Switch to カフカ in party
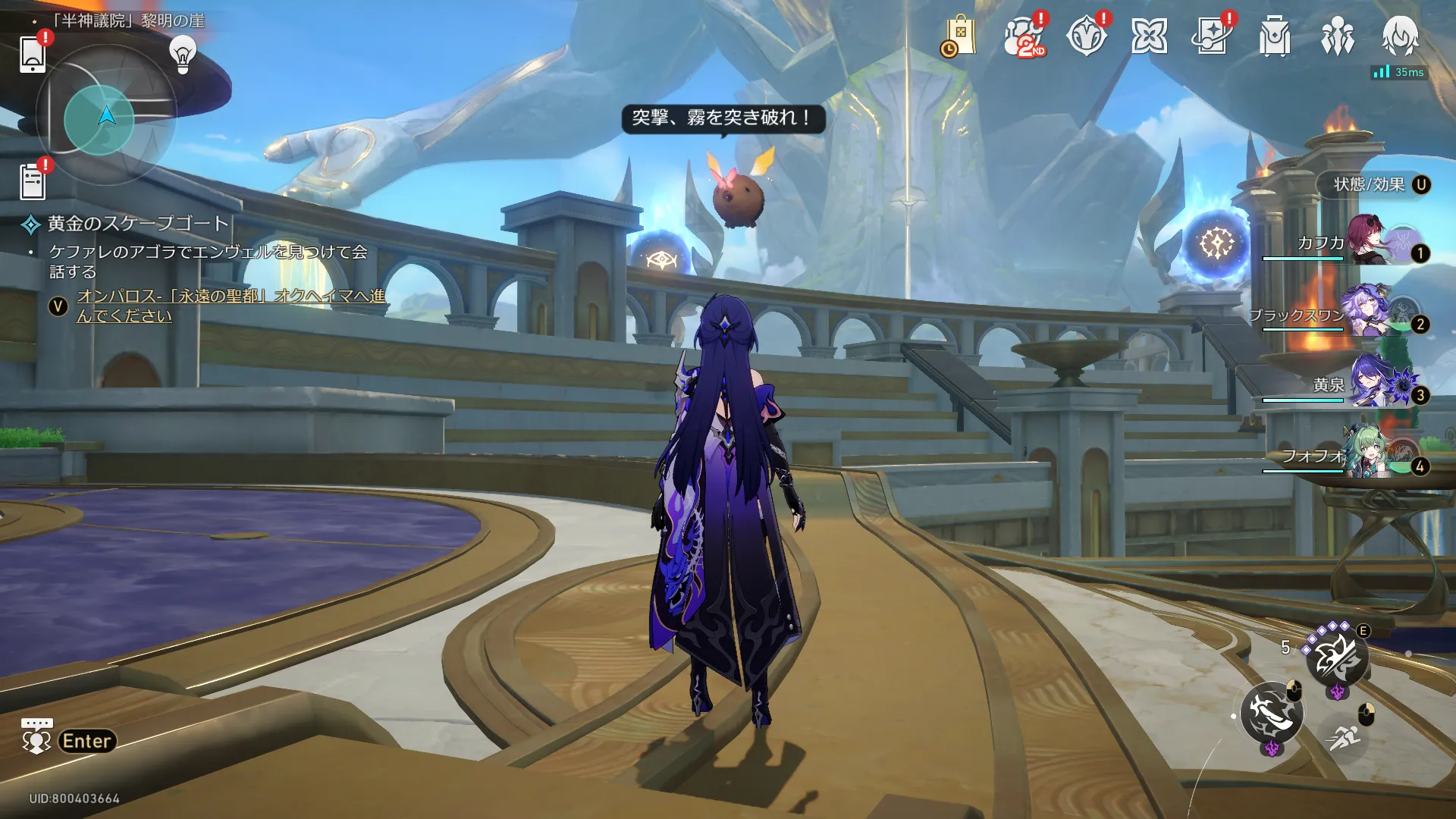The image size is (1456, 819). click(x=1367, y=241)
